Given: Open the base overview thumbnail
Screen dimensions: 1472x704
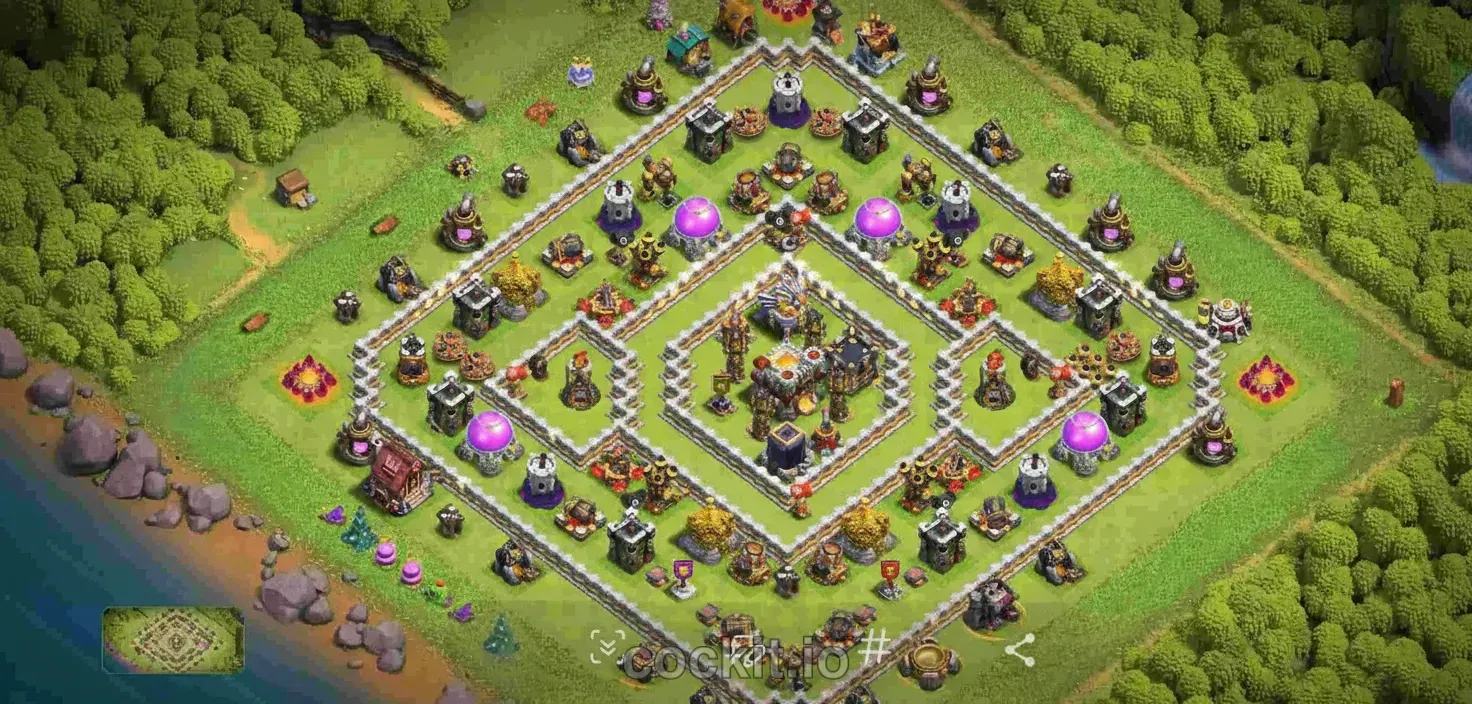Looking at the screenshot, I should (x=173, y=640).
